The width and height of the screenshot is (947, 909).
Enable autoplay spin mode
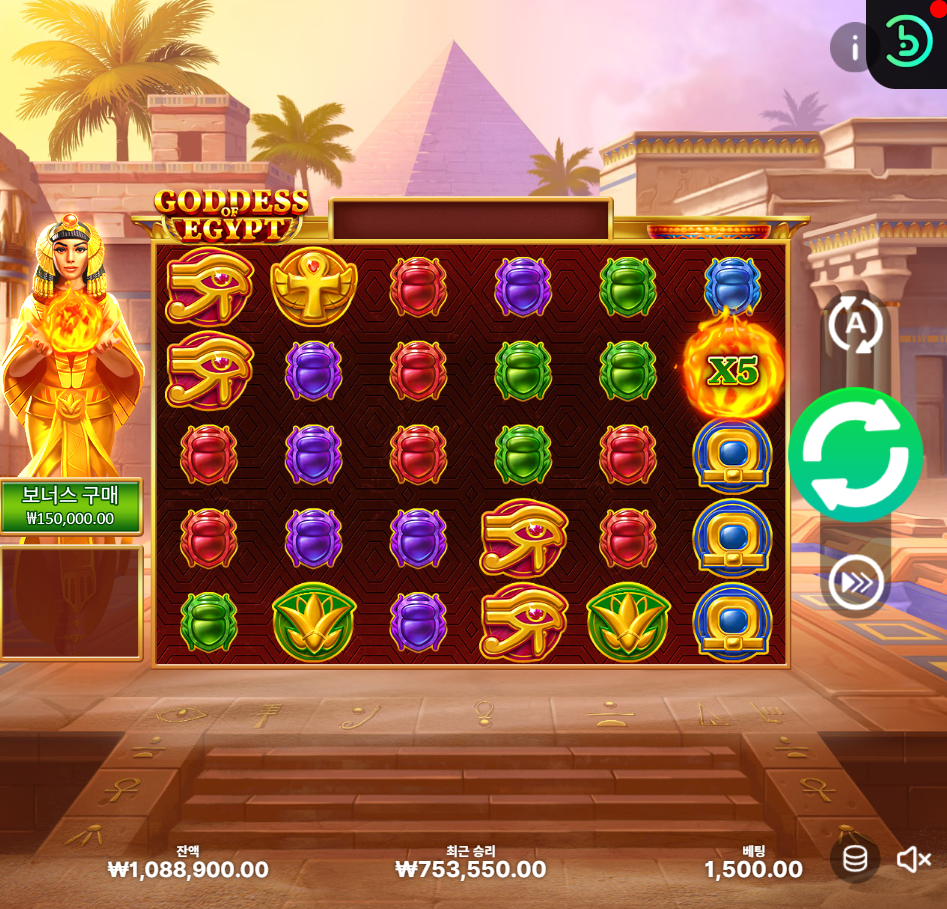tap(855, 324)
